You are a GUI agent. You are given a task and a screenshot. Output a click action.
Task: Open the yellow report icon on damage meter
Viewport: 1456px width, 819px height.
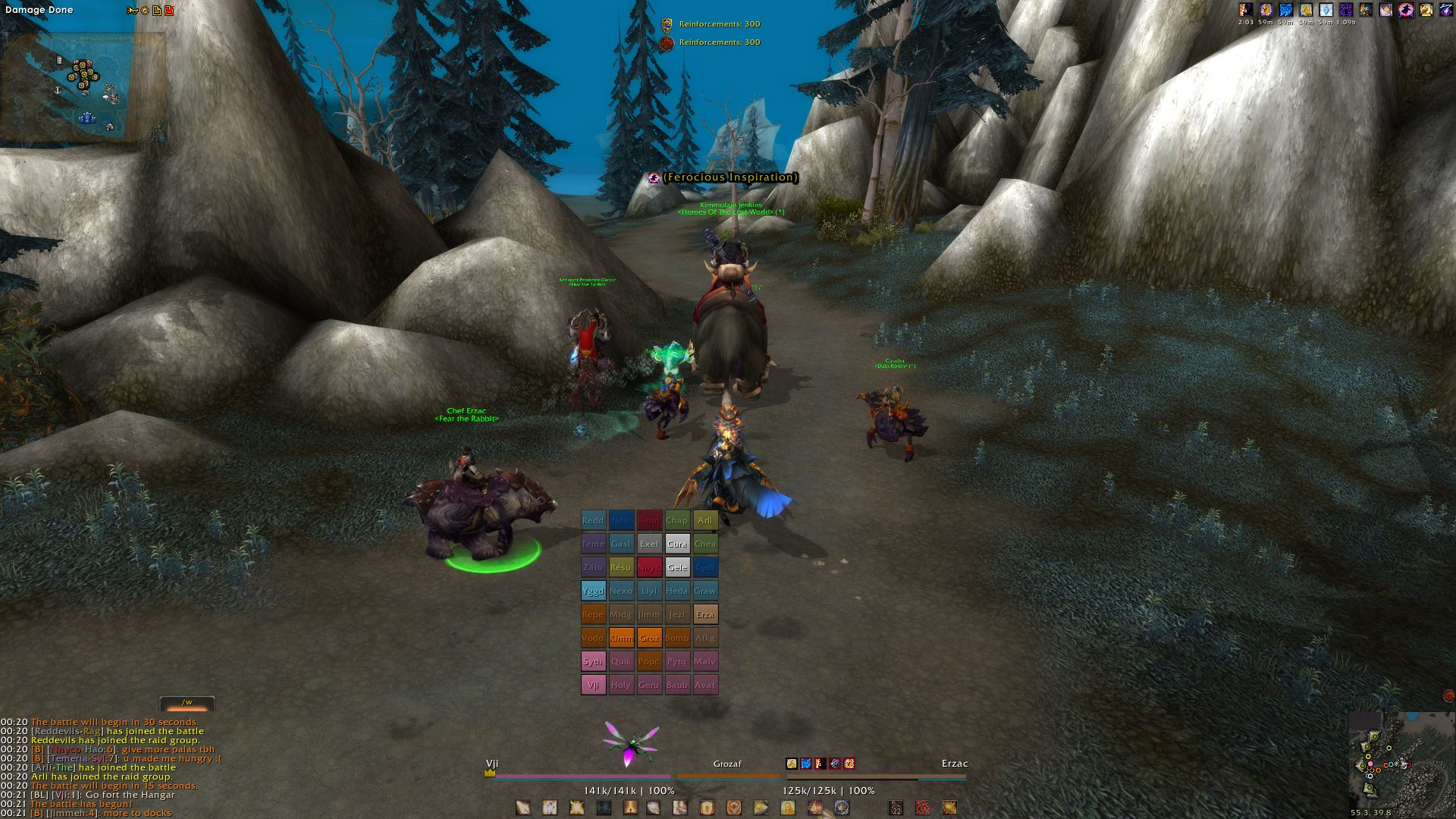pyautogui.click(x=156, y=10)
